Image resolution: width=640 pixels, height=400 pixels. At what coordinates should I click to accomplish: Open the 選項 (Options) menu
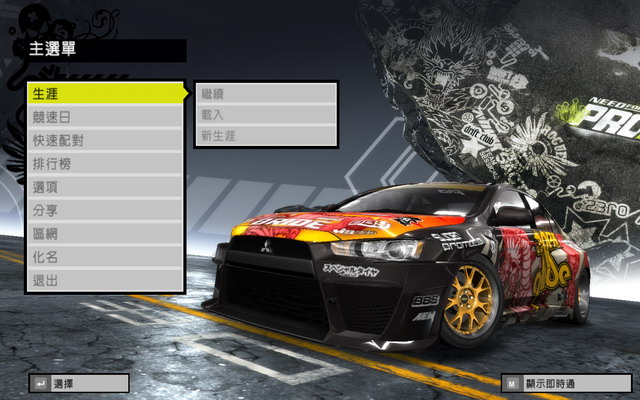pyautogui.click(x=105, y=187)
